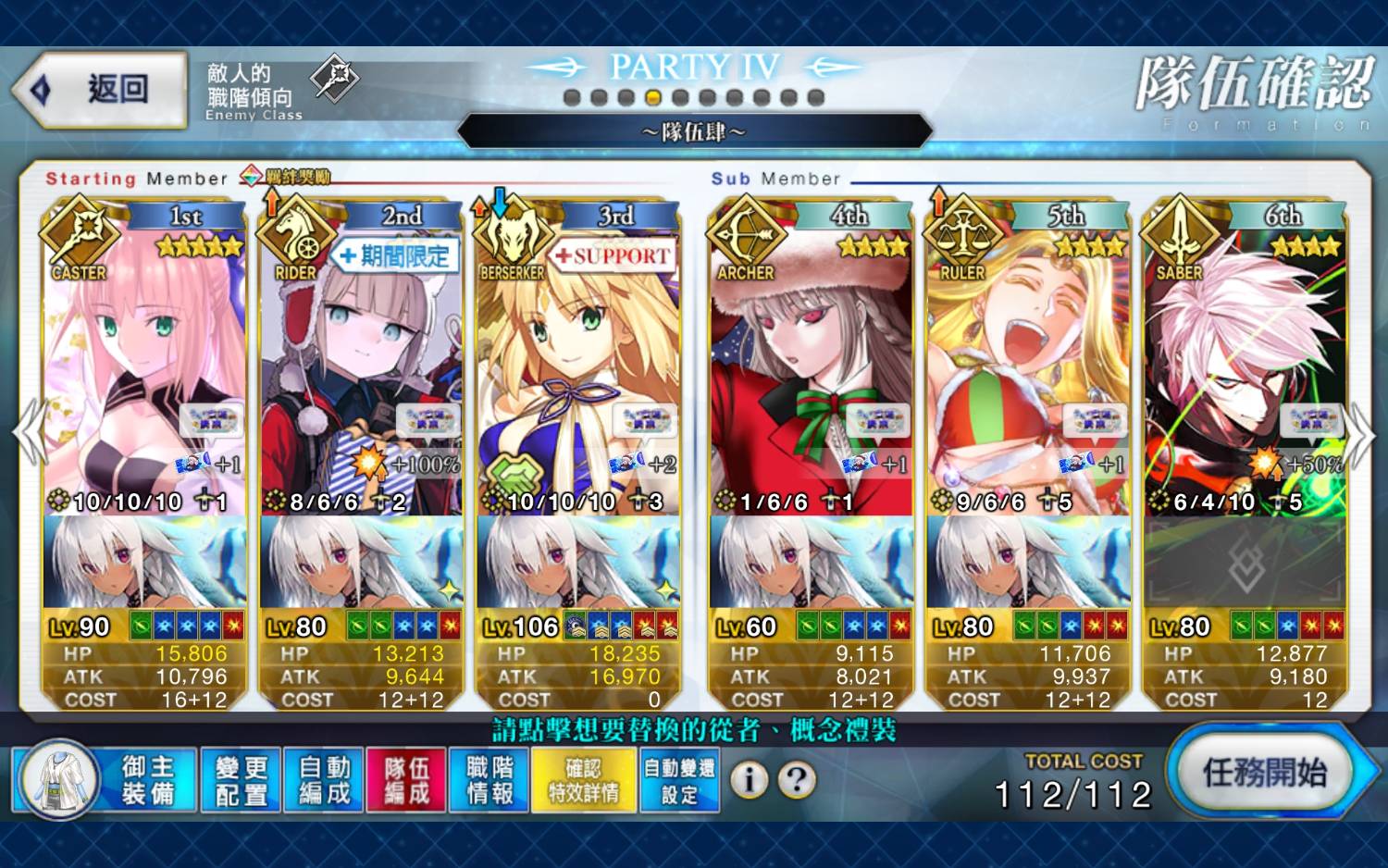View the enemy class tendency icon
The image size is (1388, 868).
(x=334, y=78)
